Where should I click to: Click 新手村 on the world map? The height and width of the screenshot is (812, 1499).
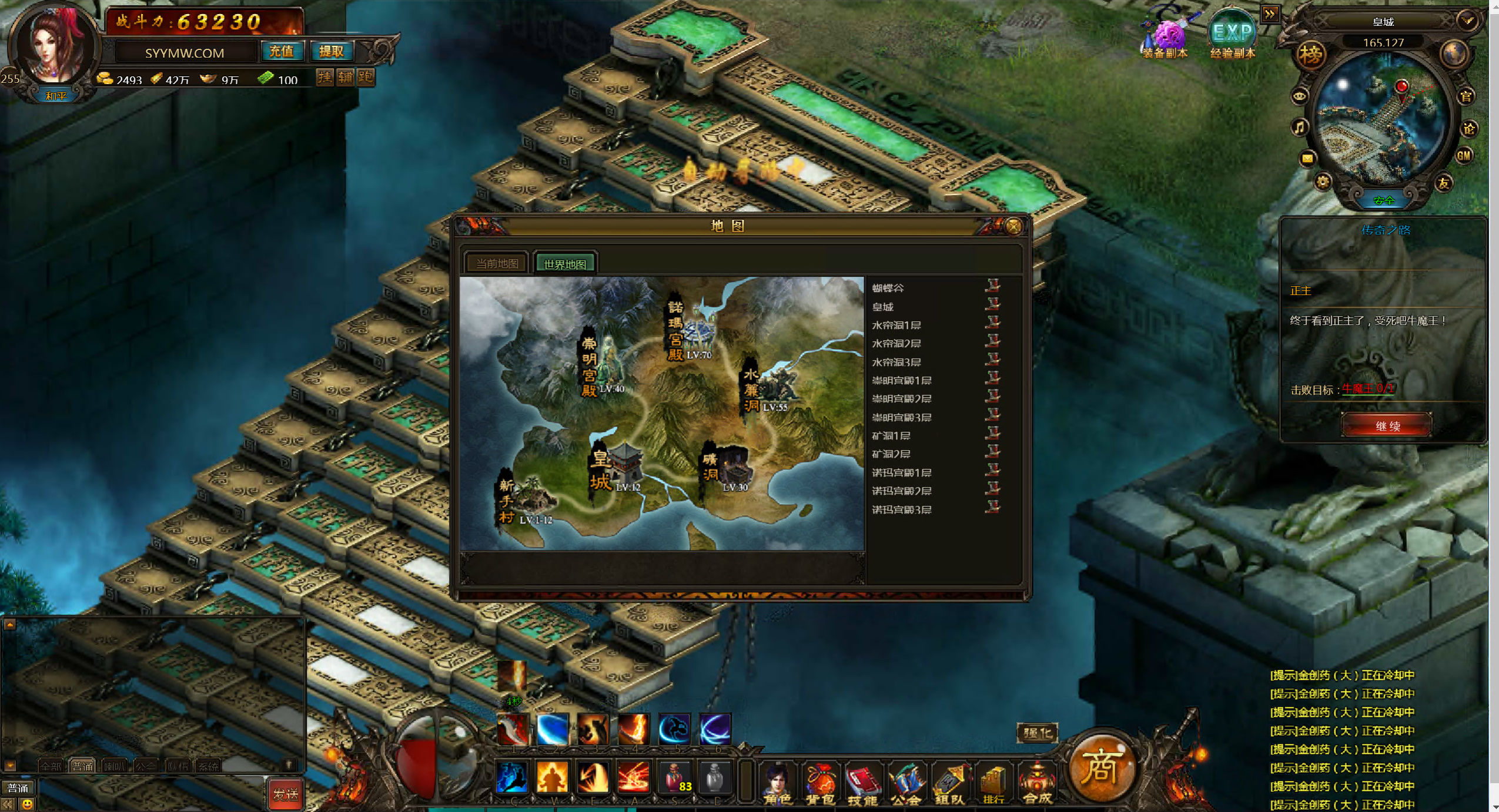(x=525, y=501)
